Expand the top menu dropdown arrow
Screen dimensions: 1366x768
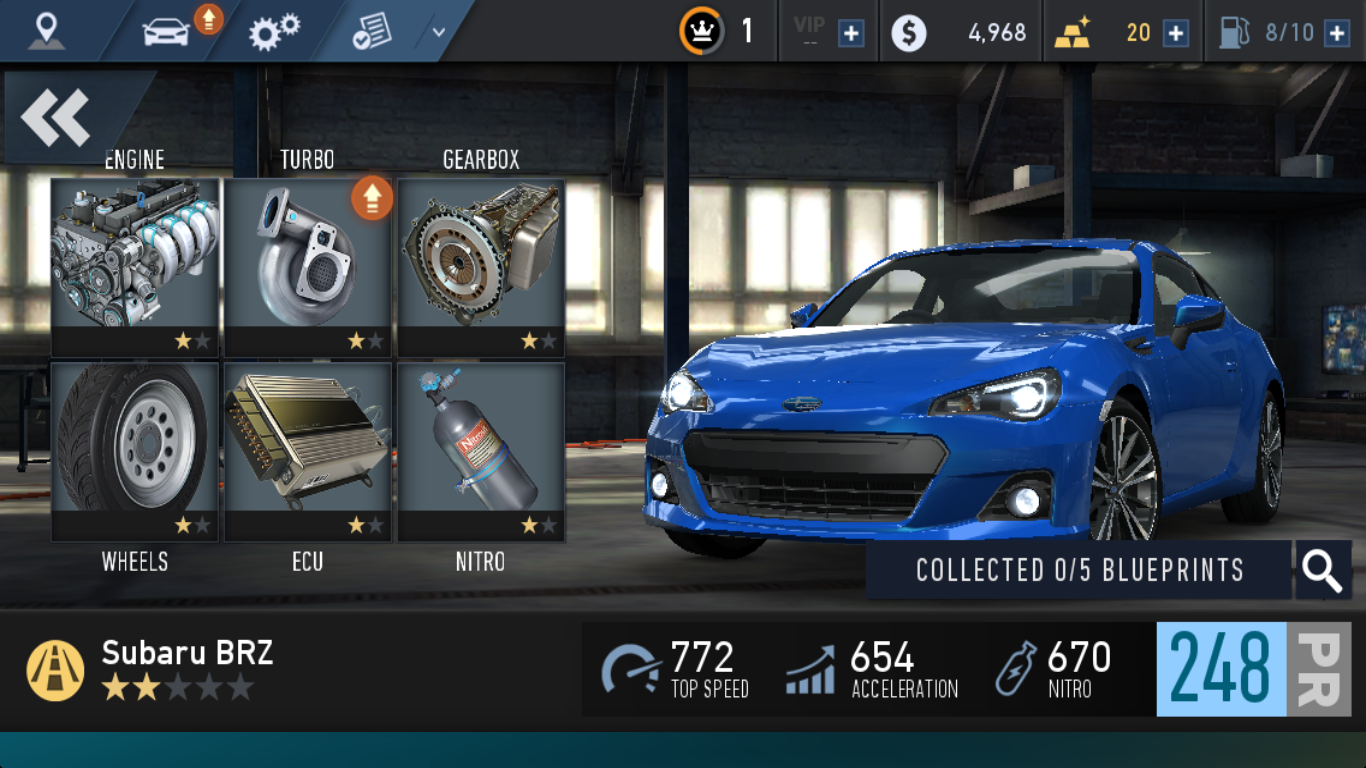click(438, 31)
